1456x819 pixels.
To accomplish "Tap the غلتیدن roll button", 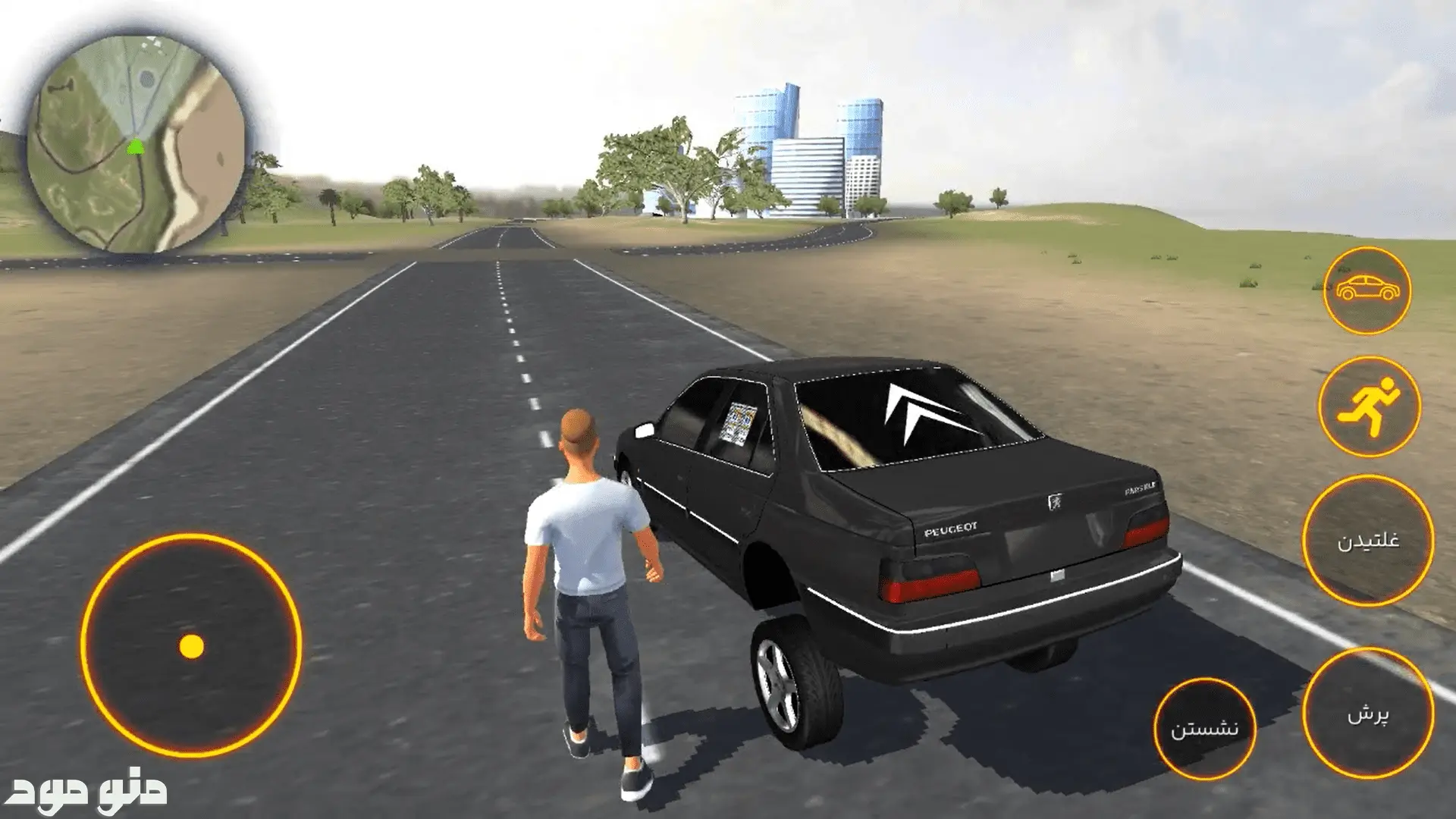I will click(1368, 541).
